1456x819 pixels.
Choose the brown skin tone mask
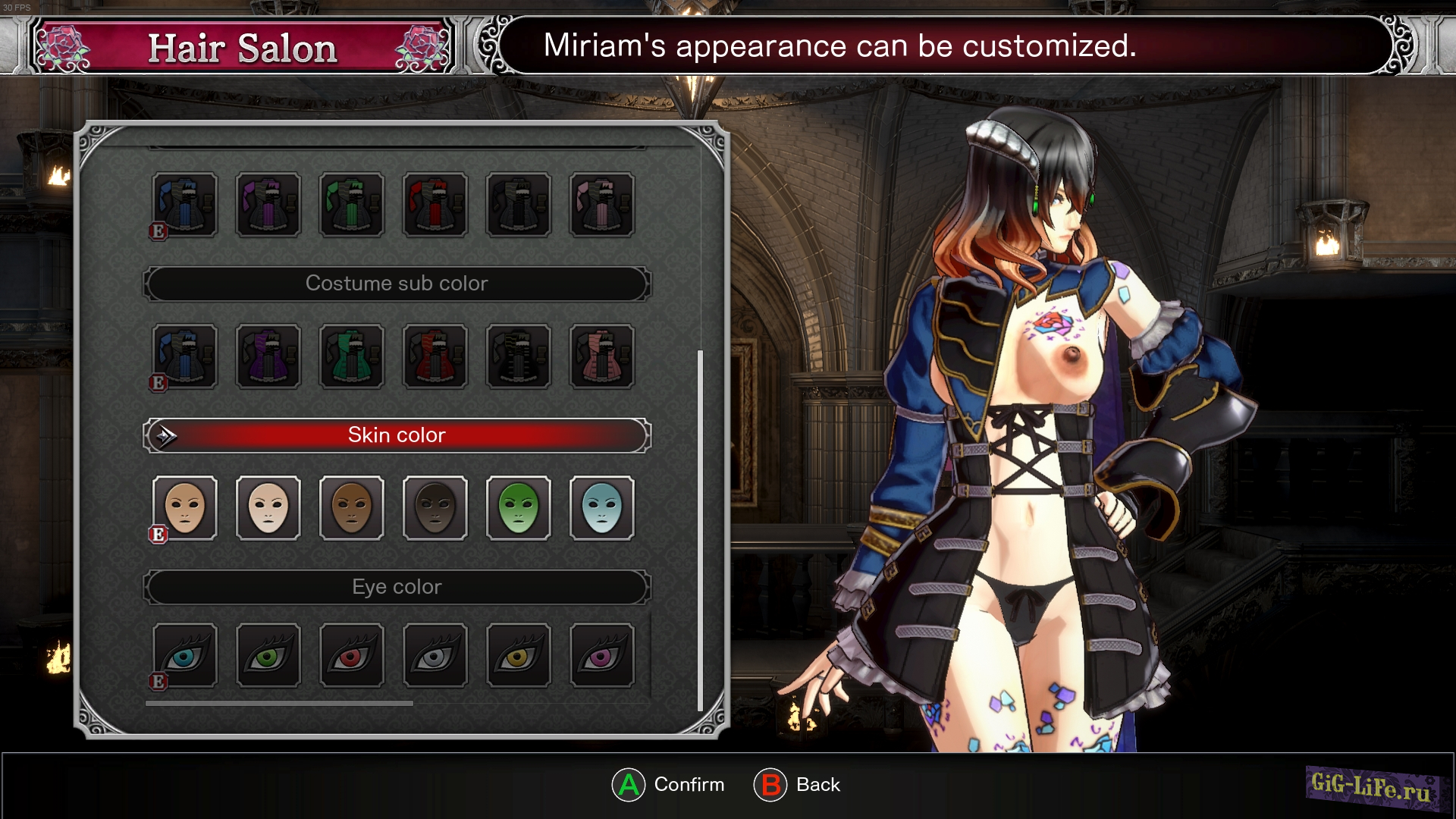click(352, 508)
